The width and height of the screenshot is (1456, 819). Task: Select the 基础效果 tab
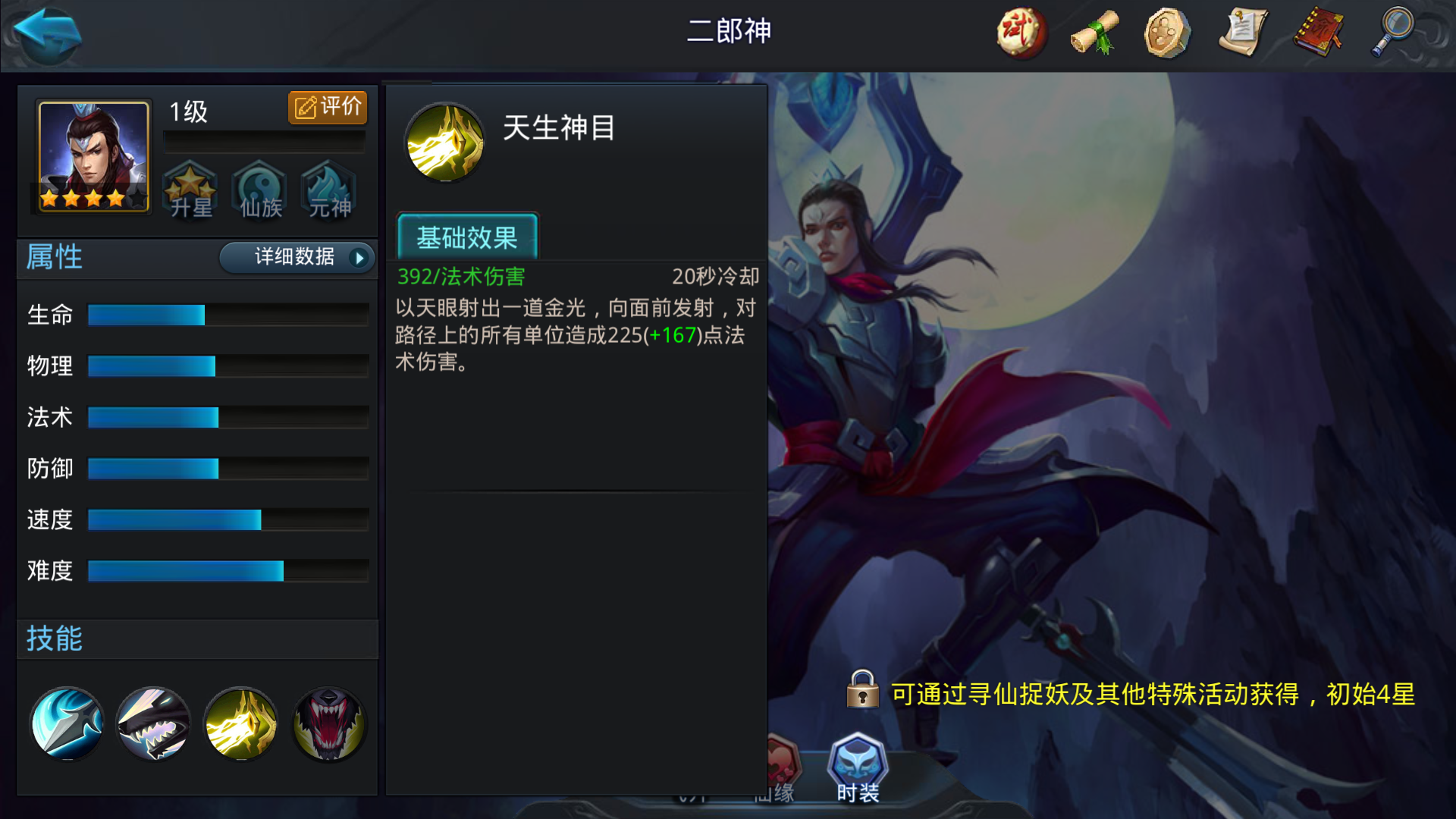tap(467, 238)
